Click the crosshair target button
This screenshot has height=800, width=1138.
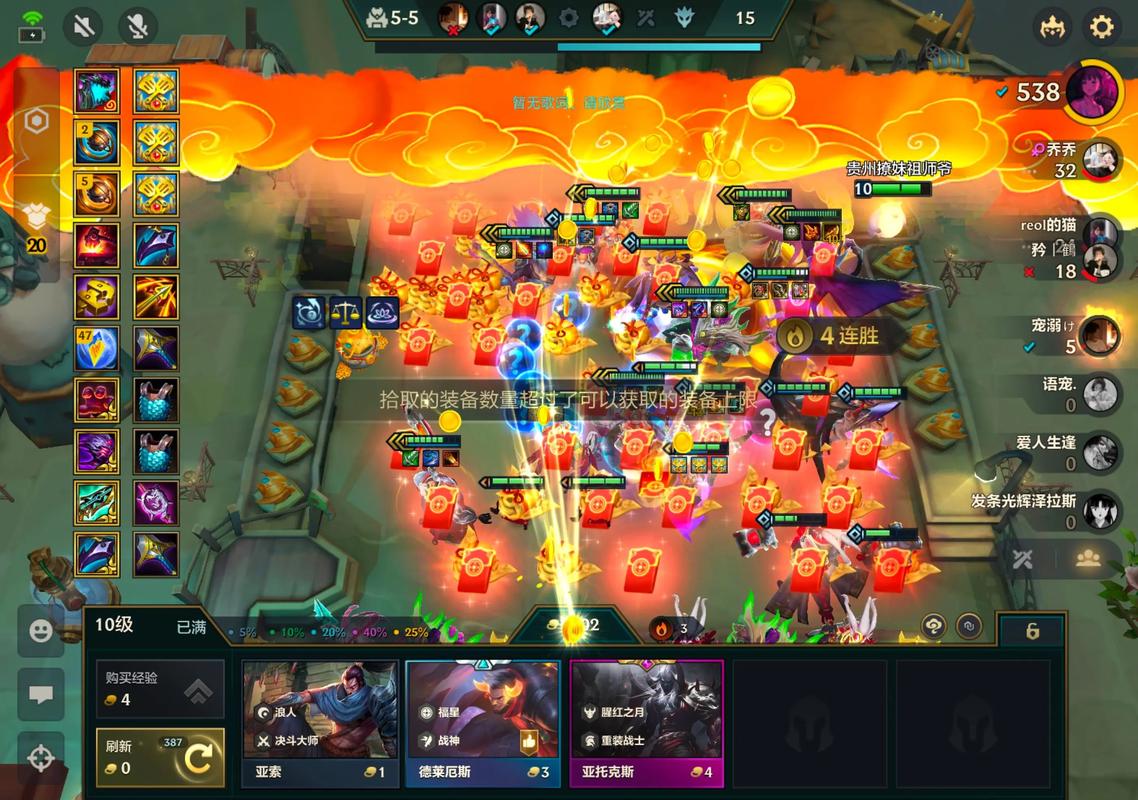click(41, 758)
